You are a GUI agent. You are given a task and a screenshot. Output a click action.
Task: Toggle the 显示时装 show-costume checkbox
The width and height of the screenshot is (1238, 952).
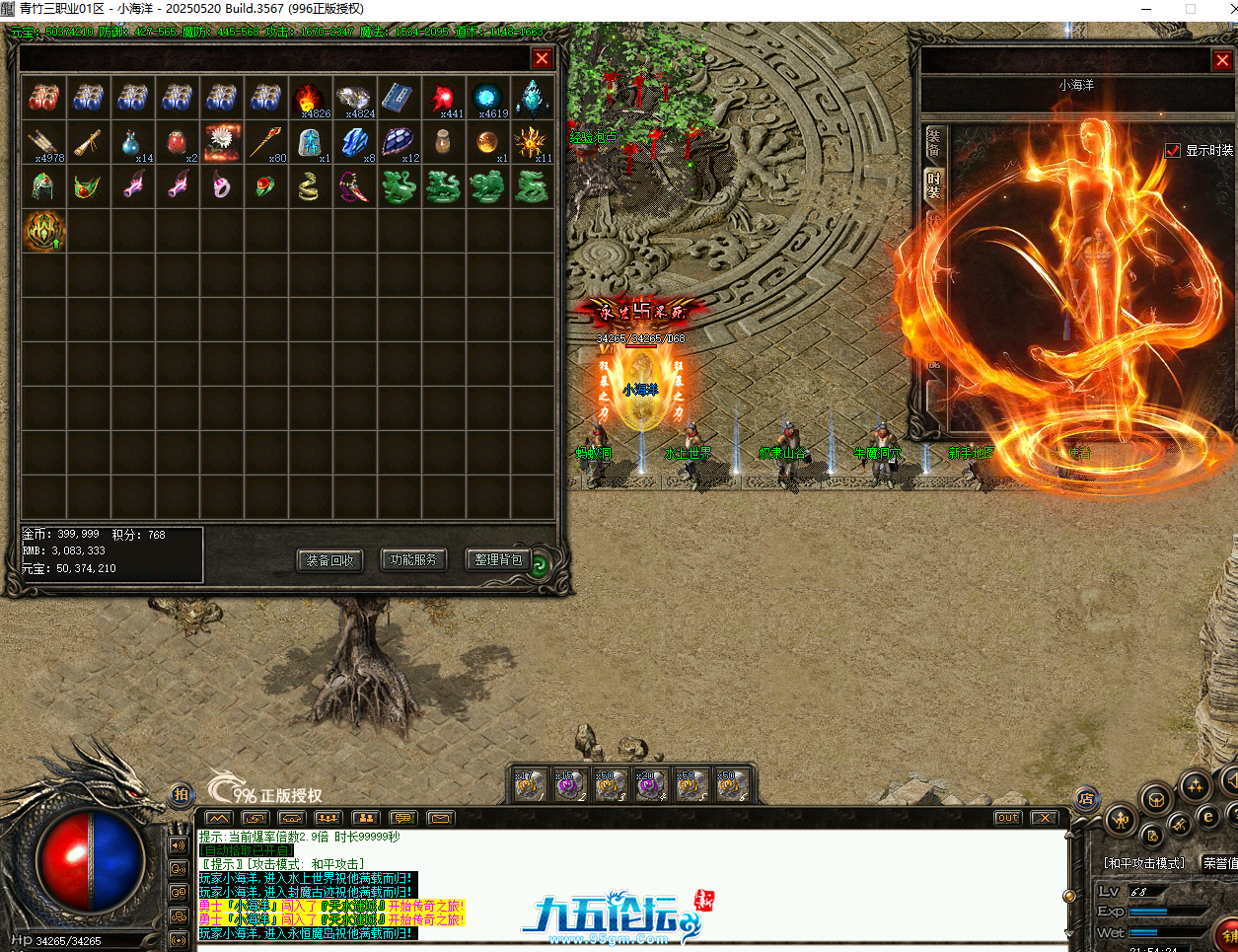[1173, 150]
